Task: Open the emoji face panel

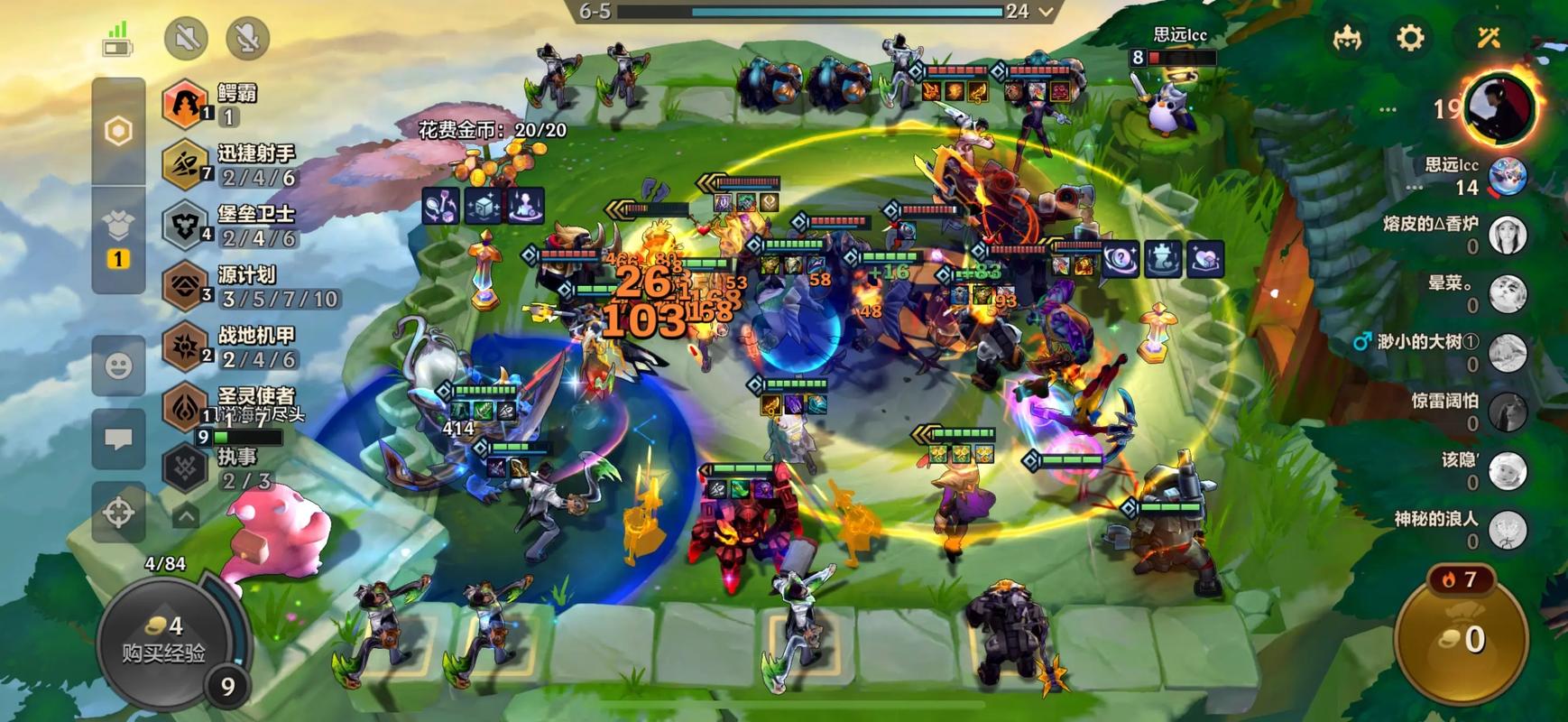Action: (x=118, y=366)
